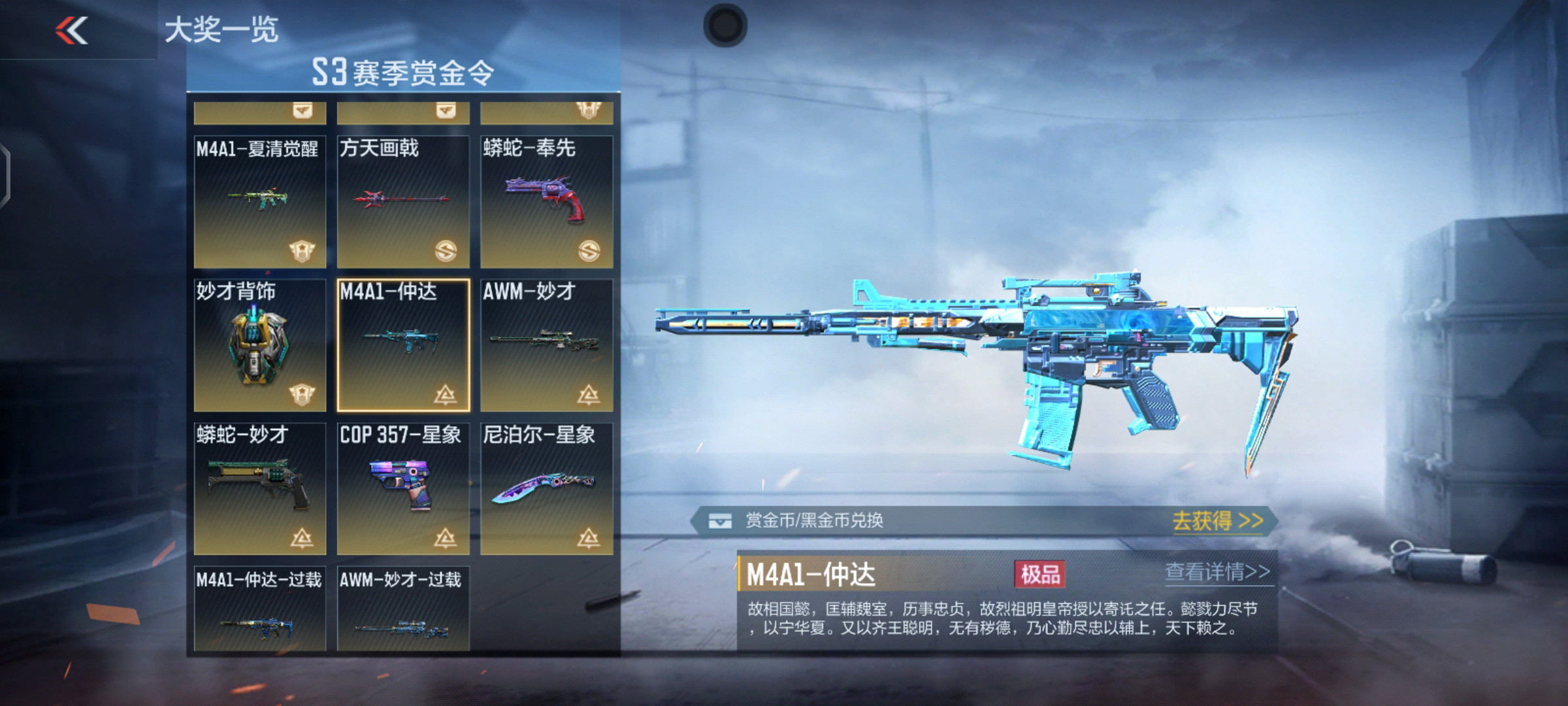Click the highlighted M4A1-仲达 tile
The width and height of the screenshot is (1568, 706).
coord(403,345)
